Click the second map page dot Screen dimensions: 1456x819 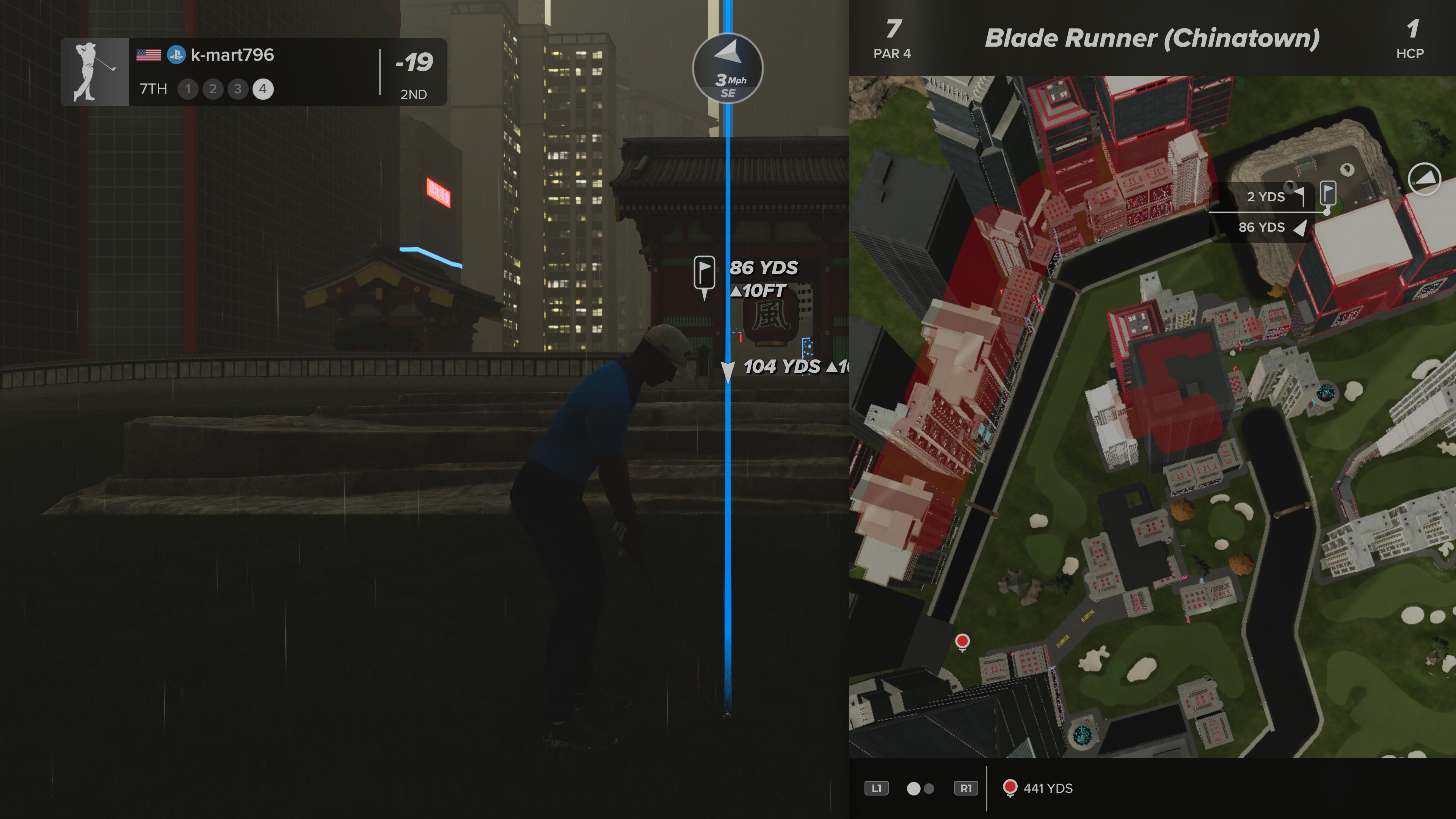coord(929,789)
